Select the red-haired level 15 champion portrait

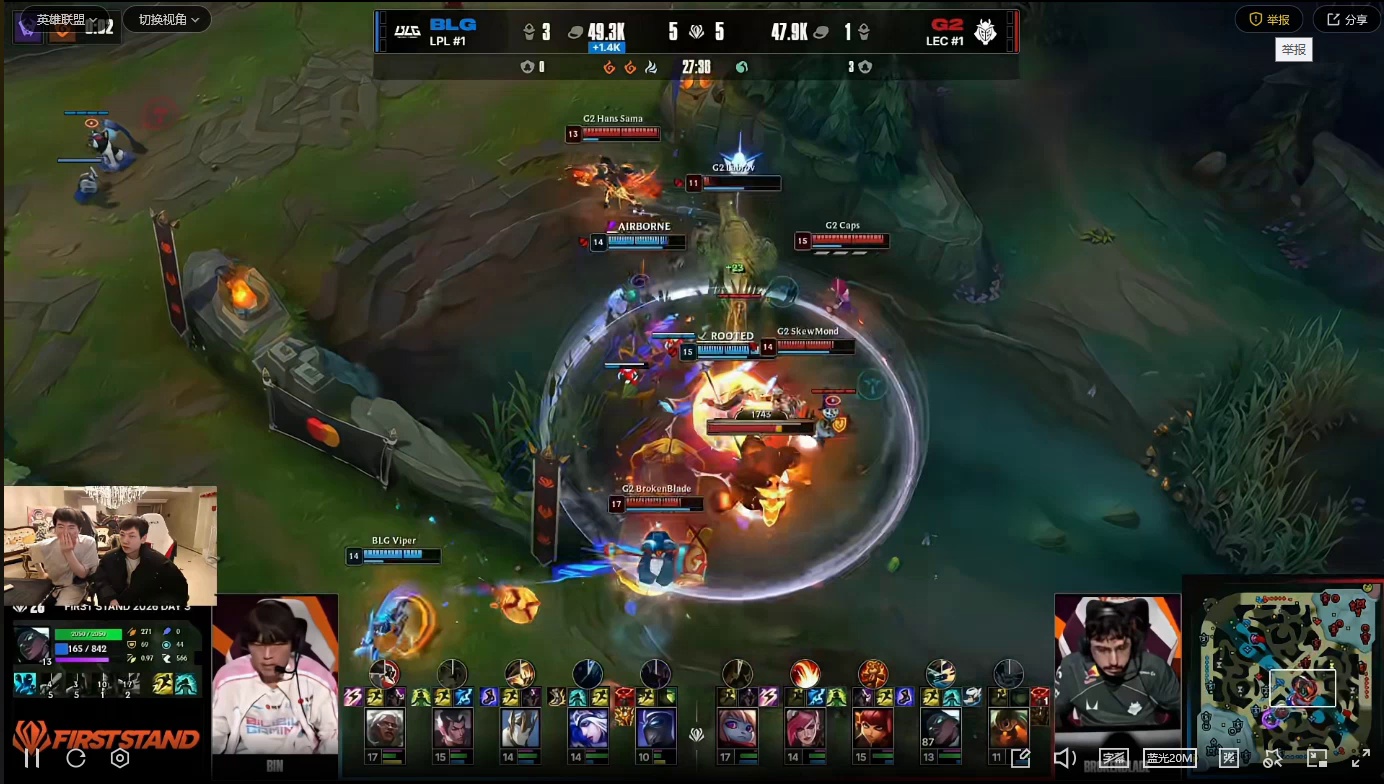point(872,728)
